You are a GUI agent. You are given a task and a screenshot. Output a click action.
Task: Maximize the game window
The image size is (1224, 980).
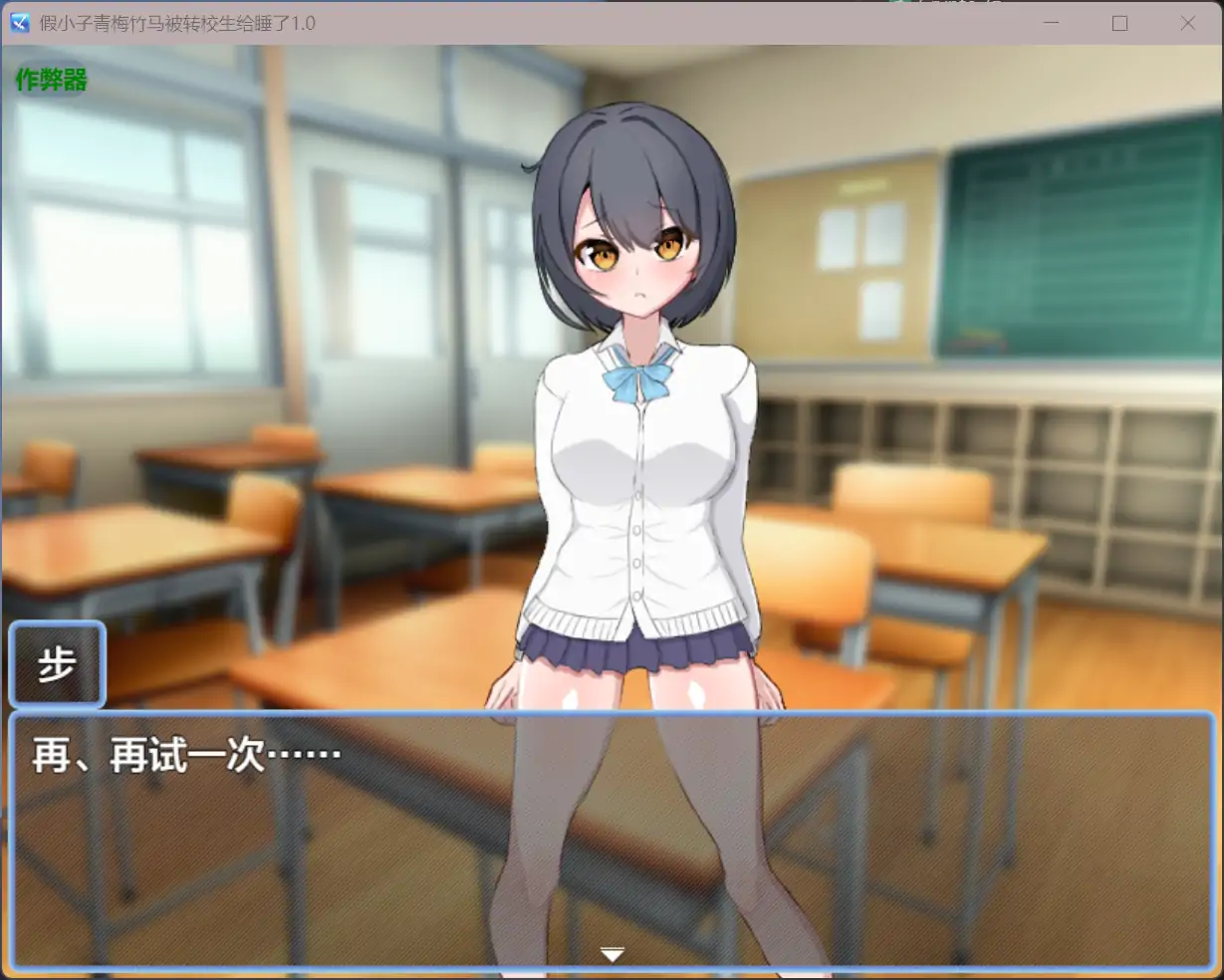click(x=1119, y=23)
